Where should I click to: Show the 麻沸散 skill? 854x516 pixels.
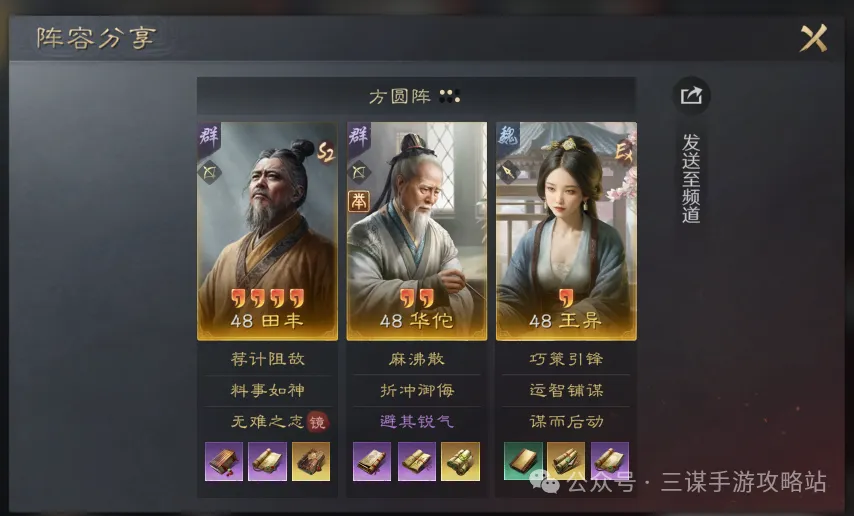[416, 359]
